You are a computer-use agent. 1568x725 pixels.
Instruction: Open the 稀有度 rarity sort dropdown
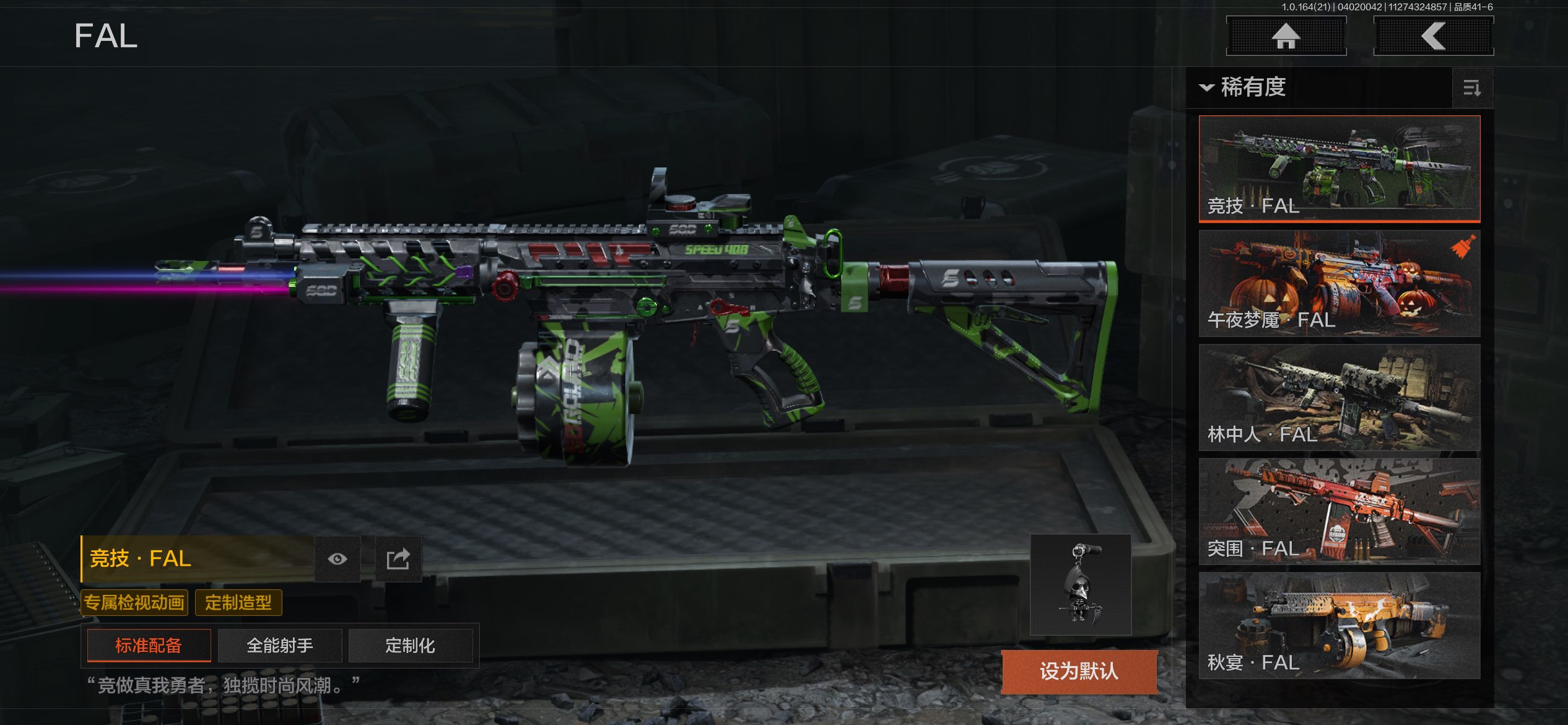click(x=1245, y=87)
